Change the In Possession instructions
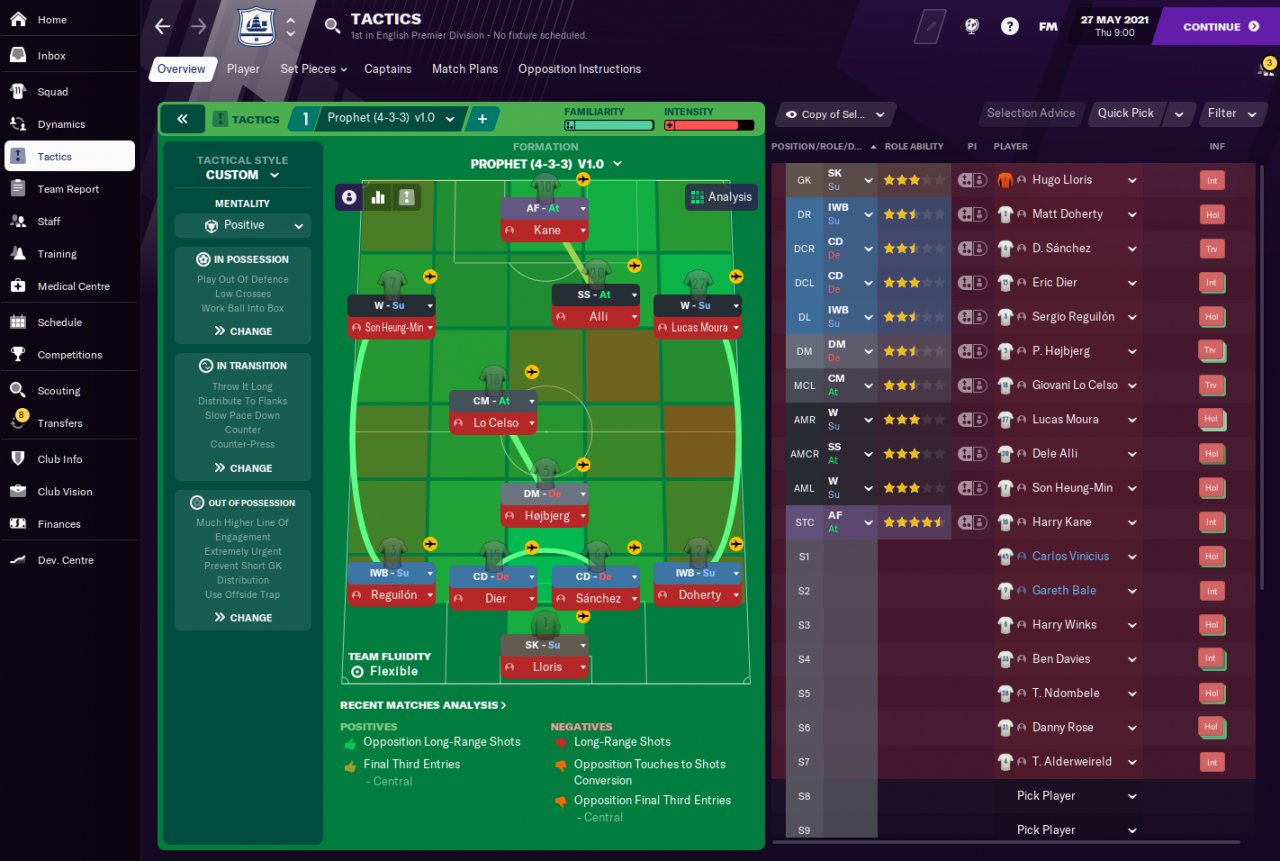This screenshot has height=861, width=1280. 242,331
